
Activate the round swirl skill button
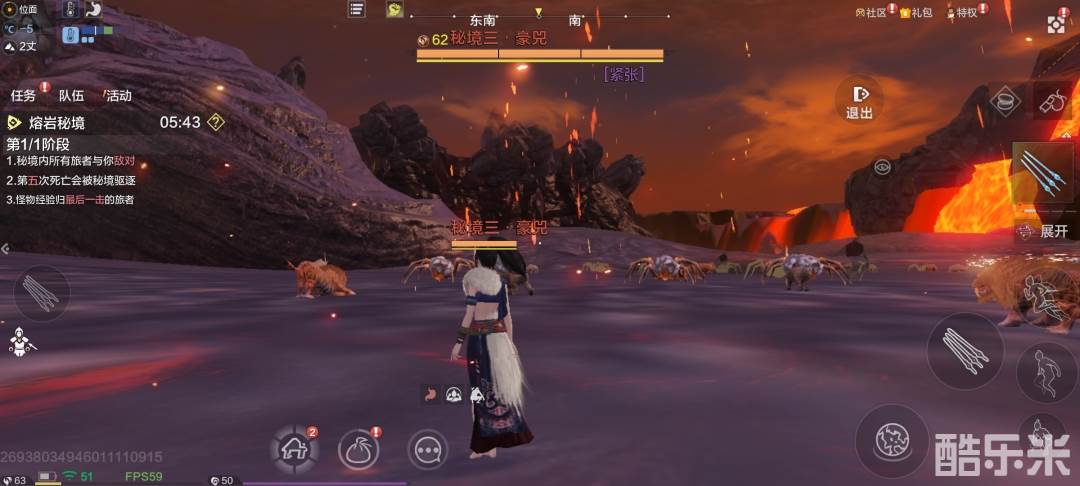coord(891,440)
